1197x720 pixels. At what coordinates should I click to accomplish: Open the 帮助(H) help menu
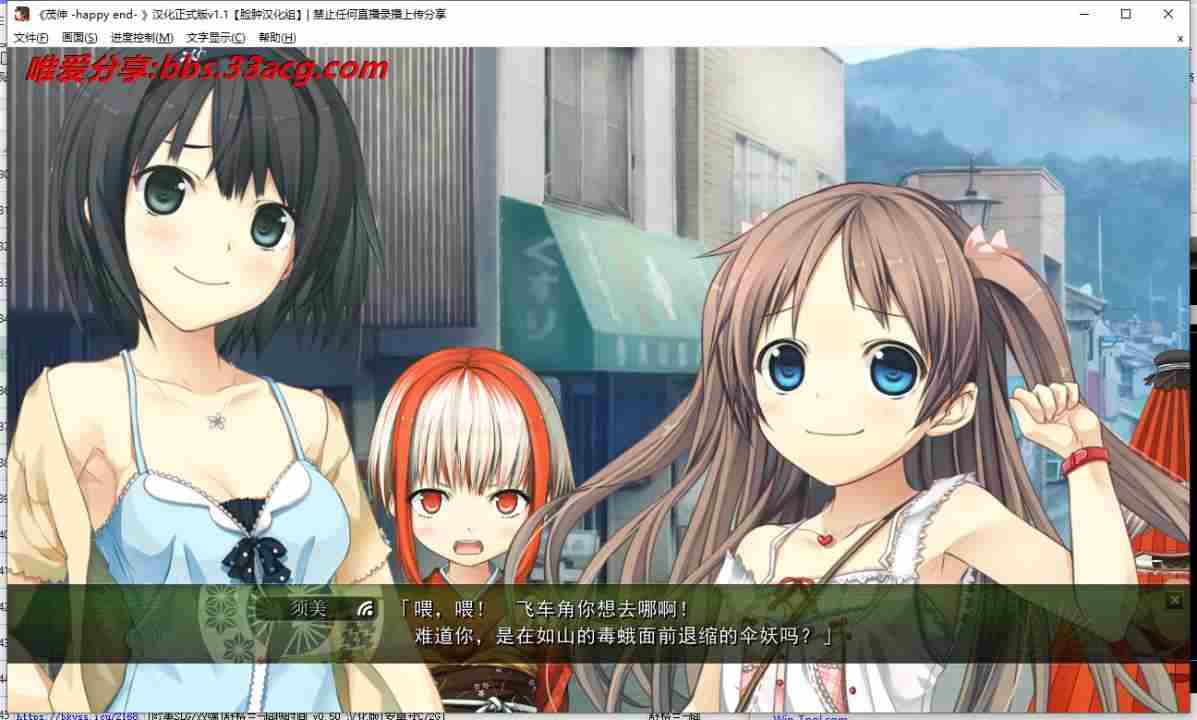coord(277,38)
